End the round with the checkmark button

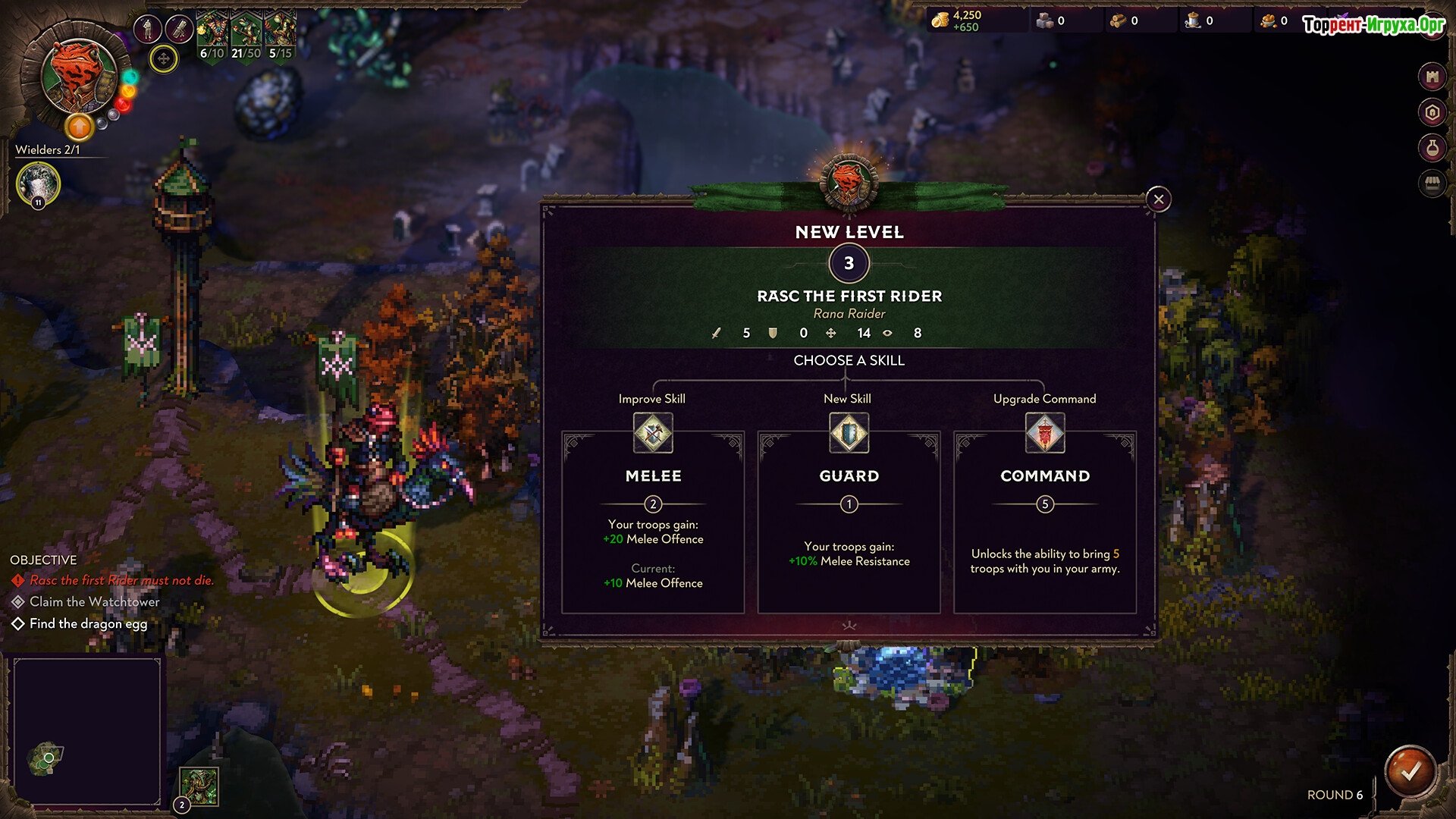1410,772
